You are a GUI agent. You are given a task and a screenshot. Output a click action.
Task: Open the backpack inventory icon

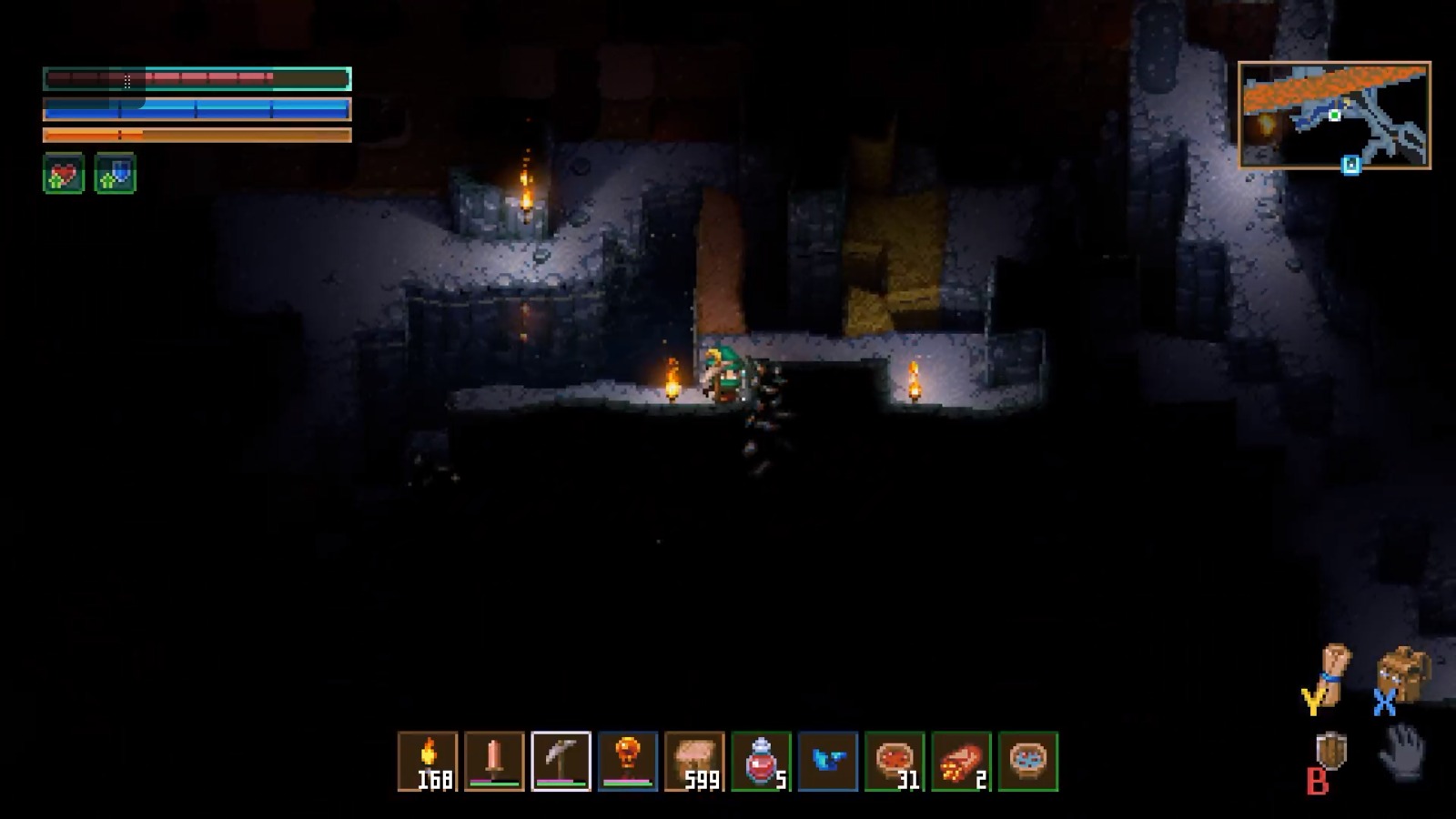click(x=1403, y=675)
